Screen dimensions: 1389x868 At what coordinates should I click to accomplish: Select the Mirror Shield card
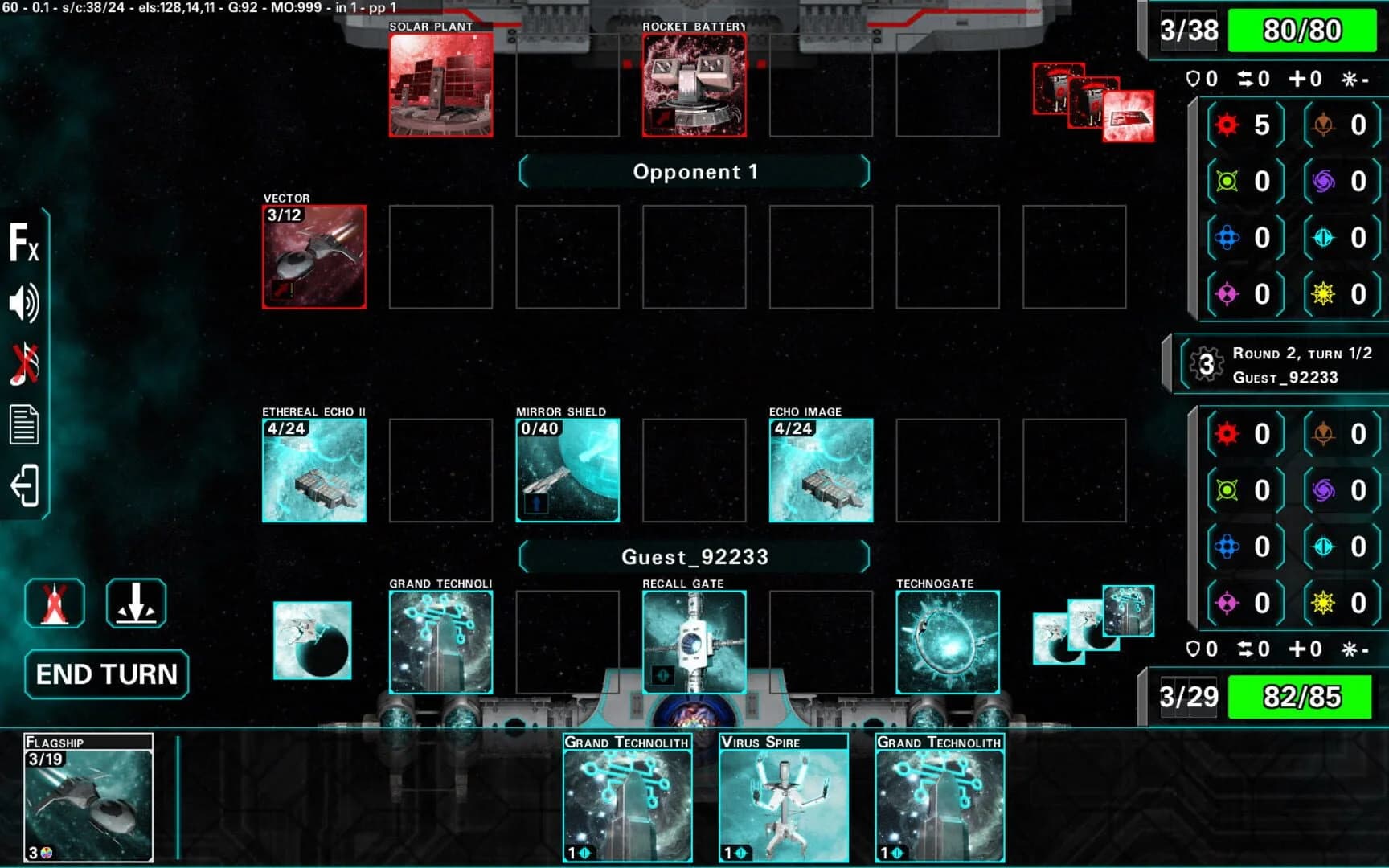pos(567,470)
